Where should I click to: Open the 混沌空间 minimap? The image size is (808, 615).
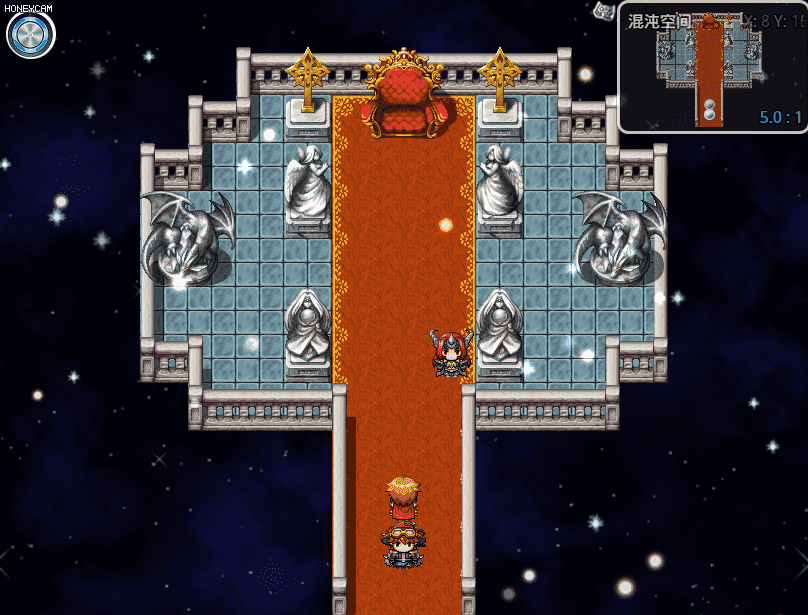click(x=711, y=68)
